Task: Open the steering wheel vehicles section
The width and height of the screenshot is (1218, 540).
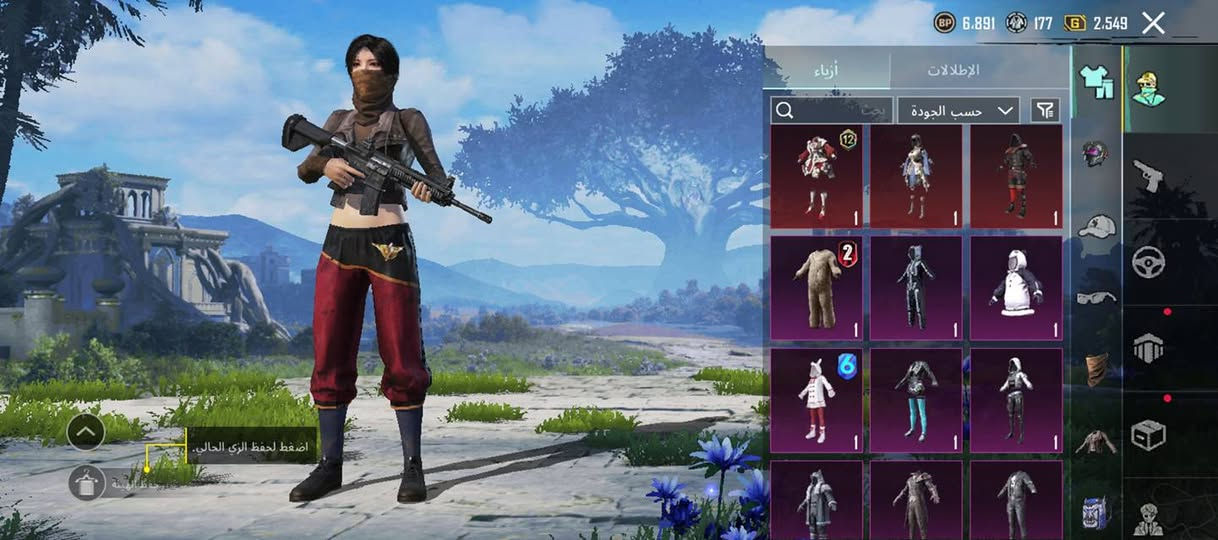Action: pyautogui.click(x=1148, y=262)
